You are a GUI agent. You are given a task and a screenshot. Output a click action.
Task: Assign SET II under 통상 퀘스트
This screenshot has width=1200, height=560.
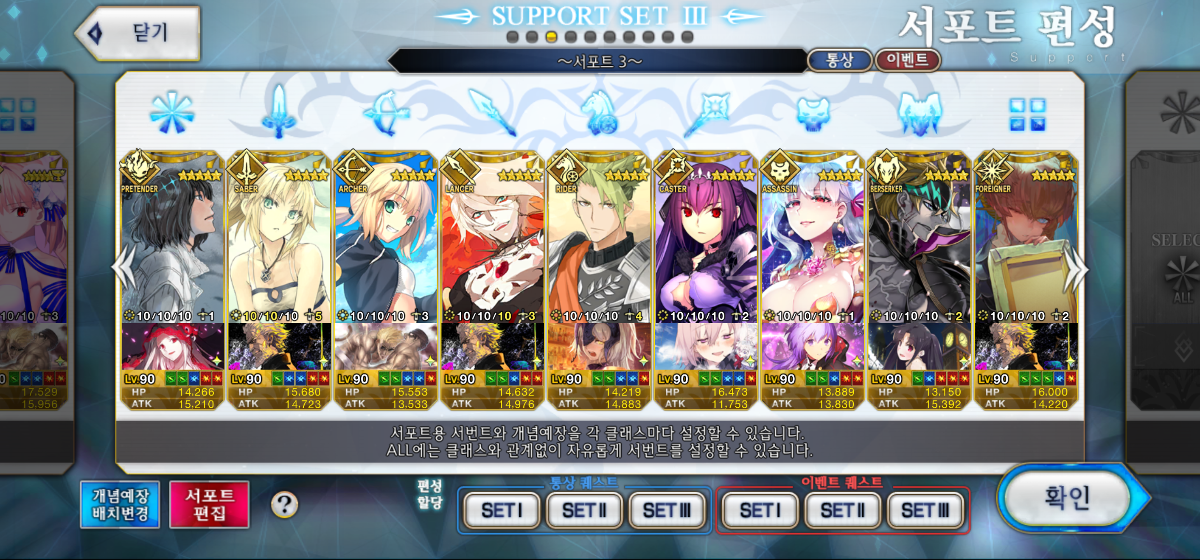click(x=584, y=510)
